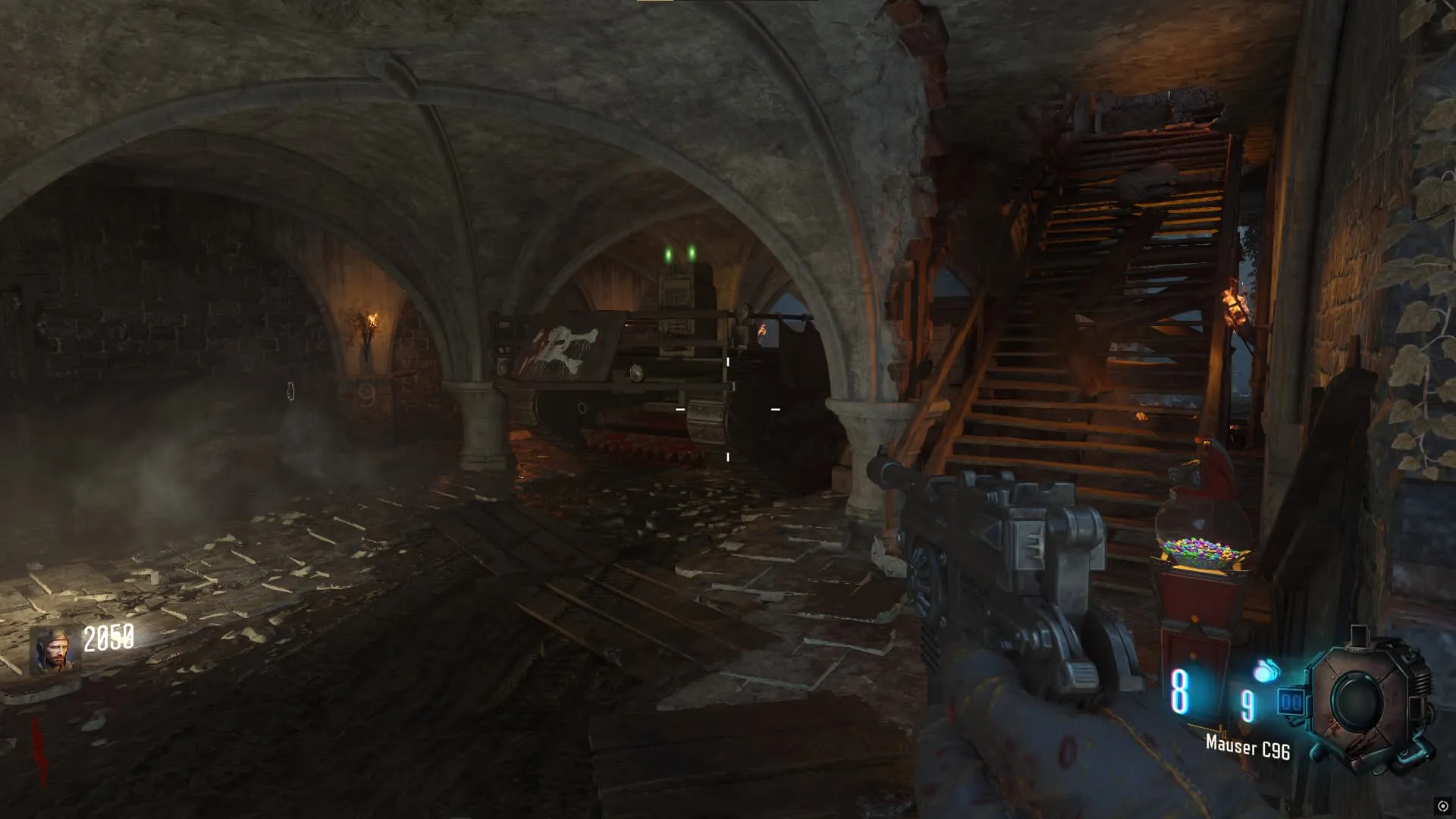Click the circular overlay icon in corner

tap(1442, 806)
